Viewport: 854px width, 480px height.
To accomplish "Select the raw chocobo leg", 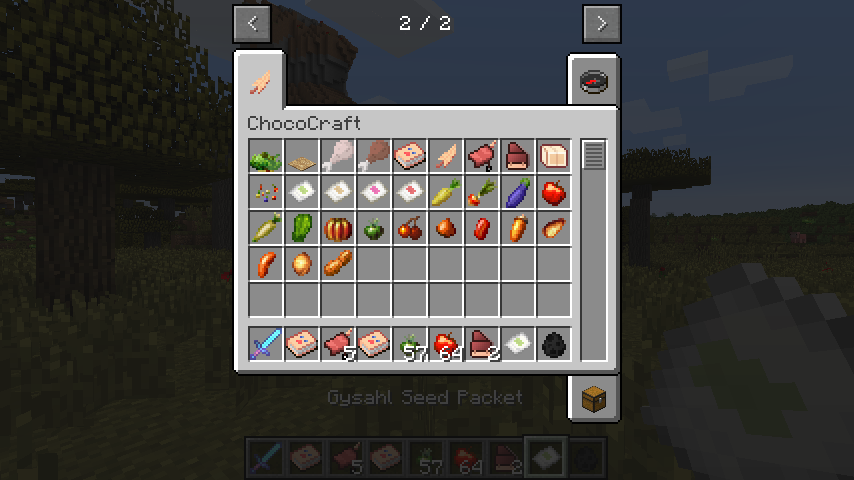I will (x=337, y=157).
